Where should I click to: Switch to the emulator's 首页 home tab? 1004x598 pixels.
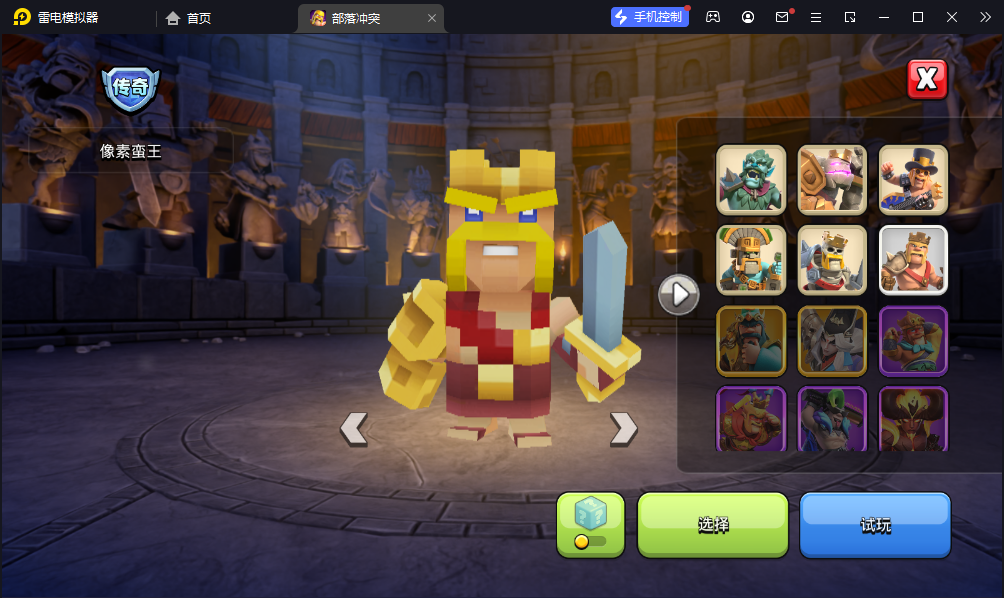pyautogui.click(x=189, y=18)
